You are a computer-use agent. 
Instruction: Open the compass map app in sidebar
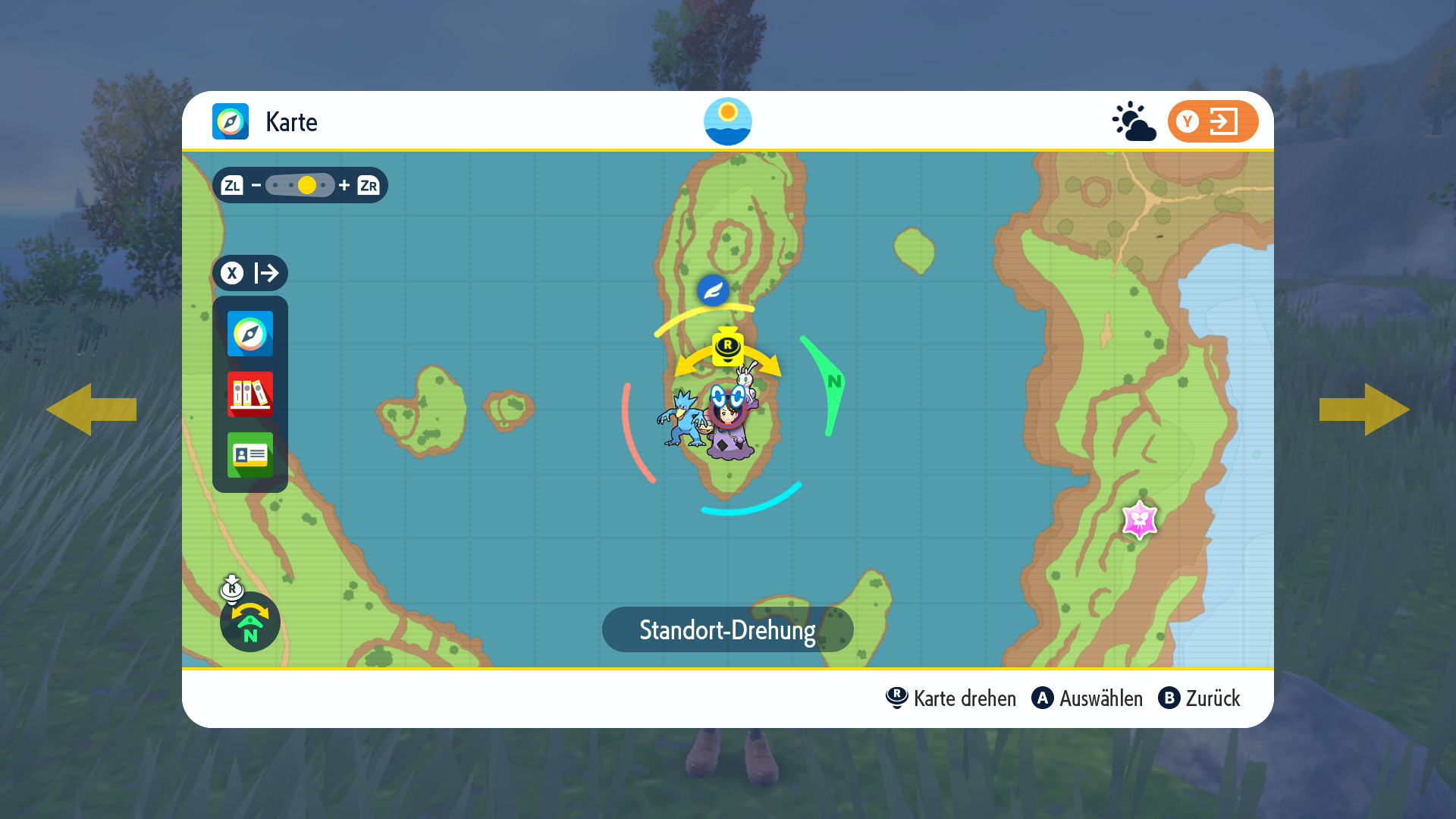click(x=250, y=334)
